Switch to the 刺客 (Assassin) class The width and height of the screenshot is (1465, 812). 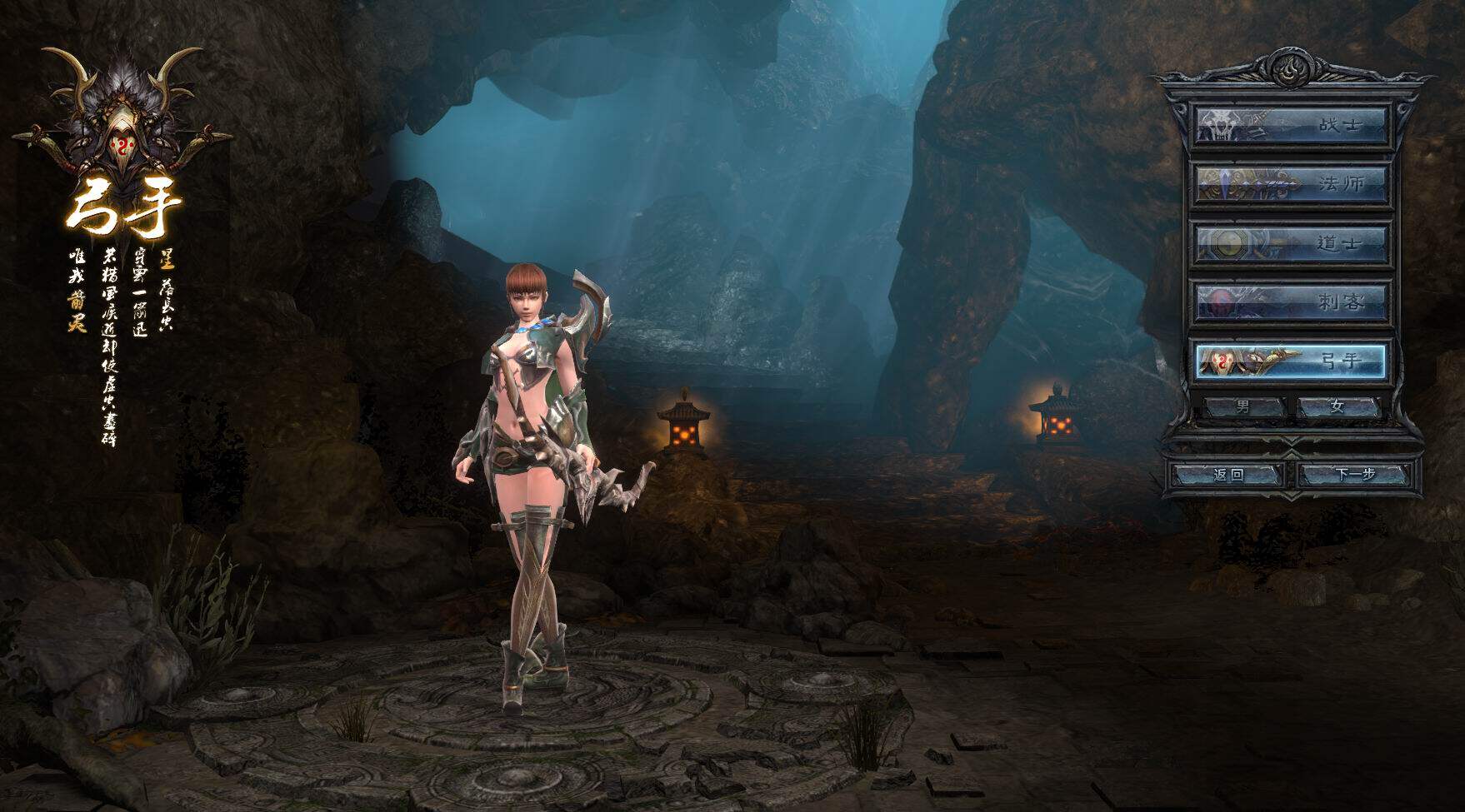[1291, 301]
